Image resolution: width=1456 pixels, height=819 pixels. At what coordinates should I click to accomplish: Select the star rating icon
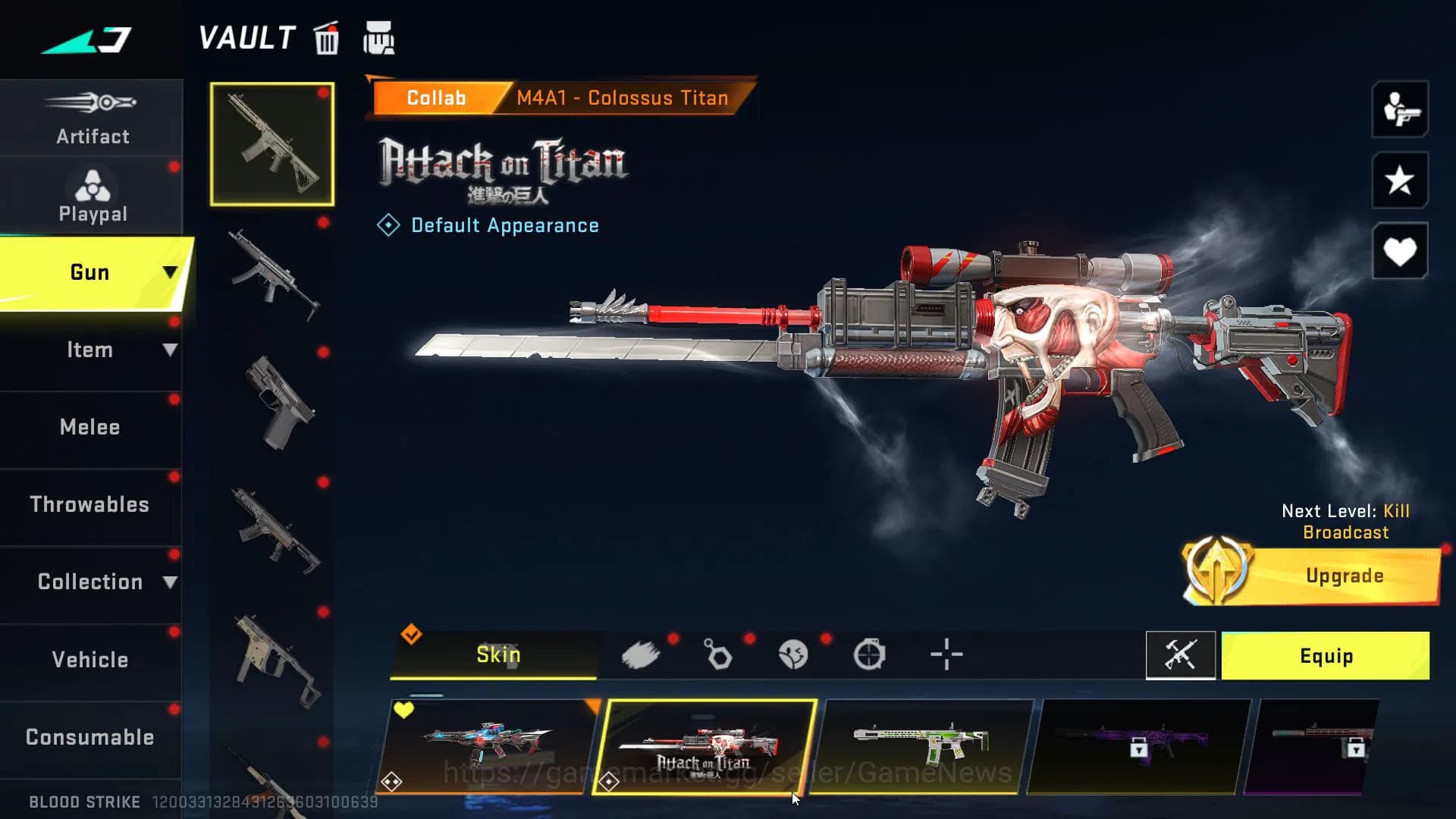1399,180
